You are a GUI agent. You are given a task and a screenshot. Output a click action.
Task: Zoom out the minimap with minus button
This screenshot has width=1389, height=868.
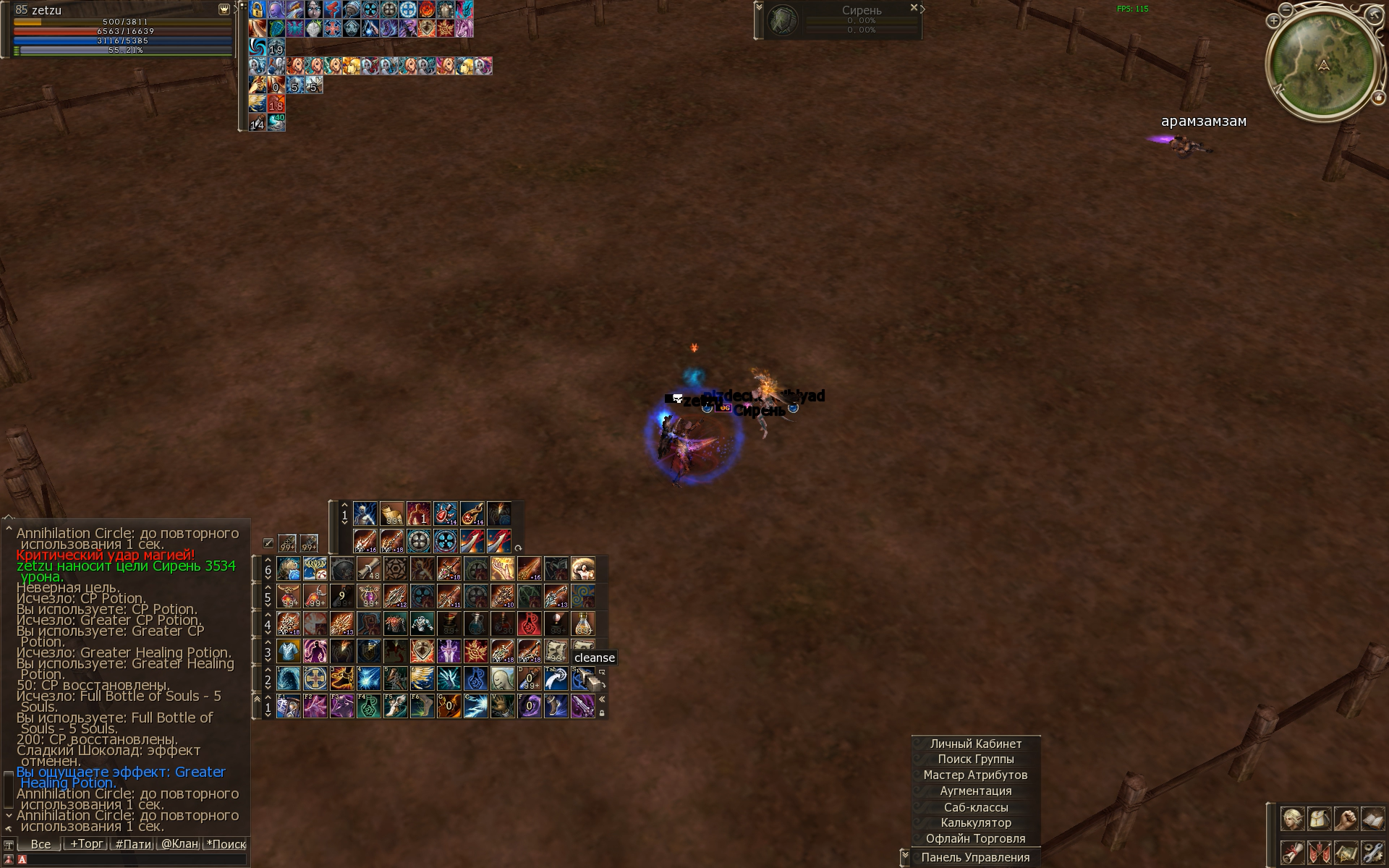point(1287,11)
